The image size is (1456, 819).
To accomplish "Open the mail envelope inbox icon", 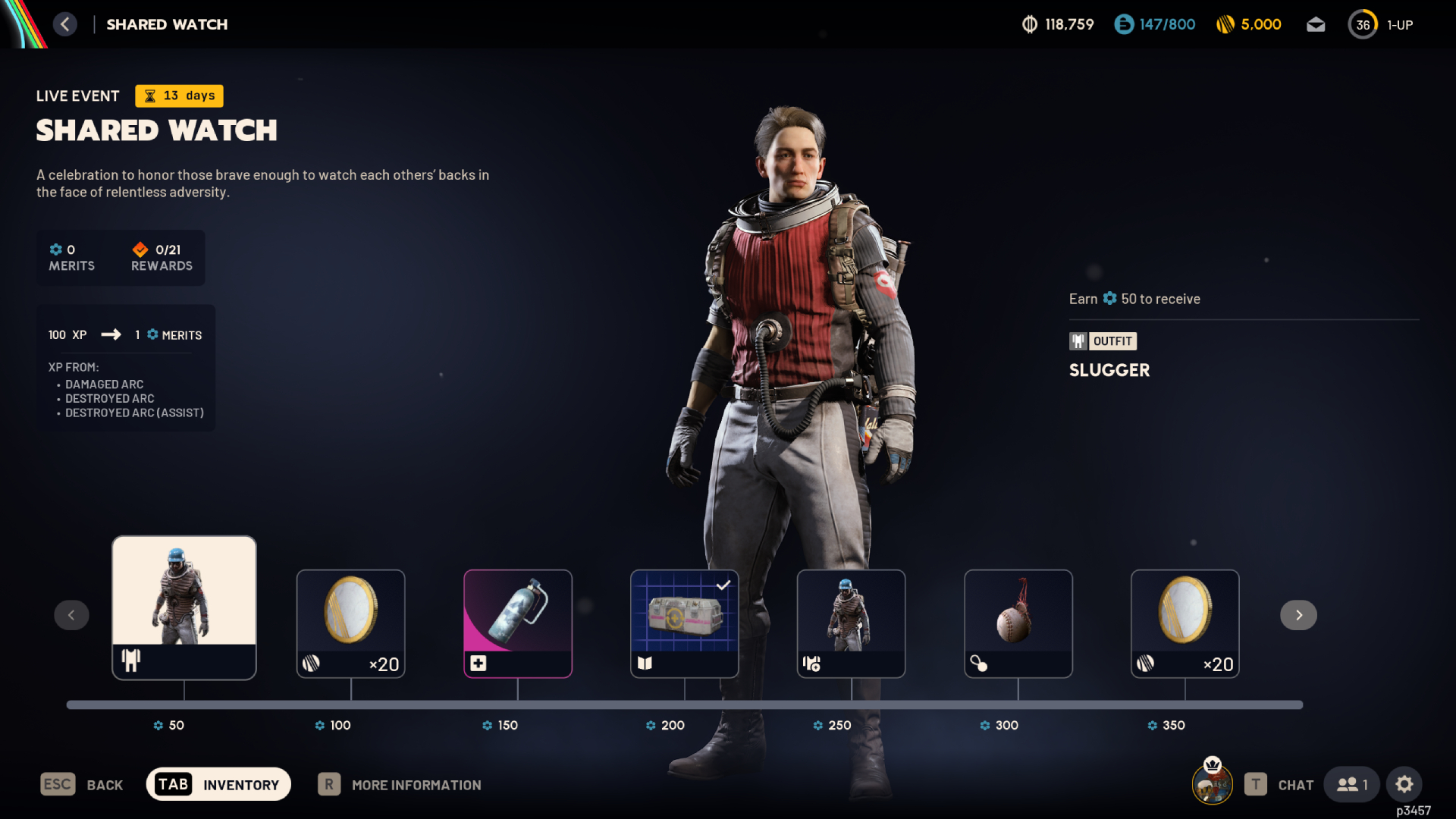I will pyautogui.click(x=1316, y=24).
